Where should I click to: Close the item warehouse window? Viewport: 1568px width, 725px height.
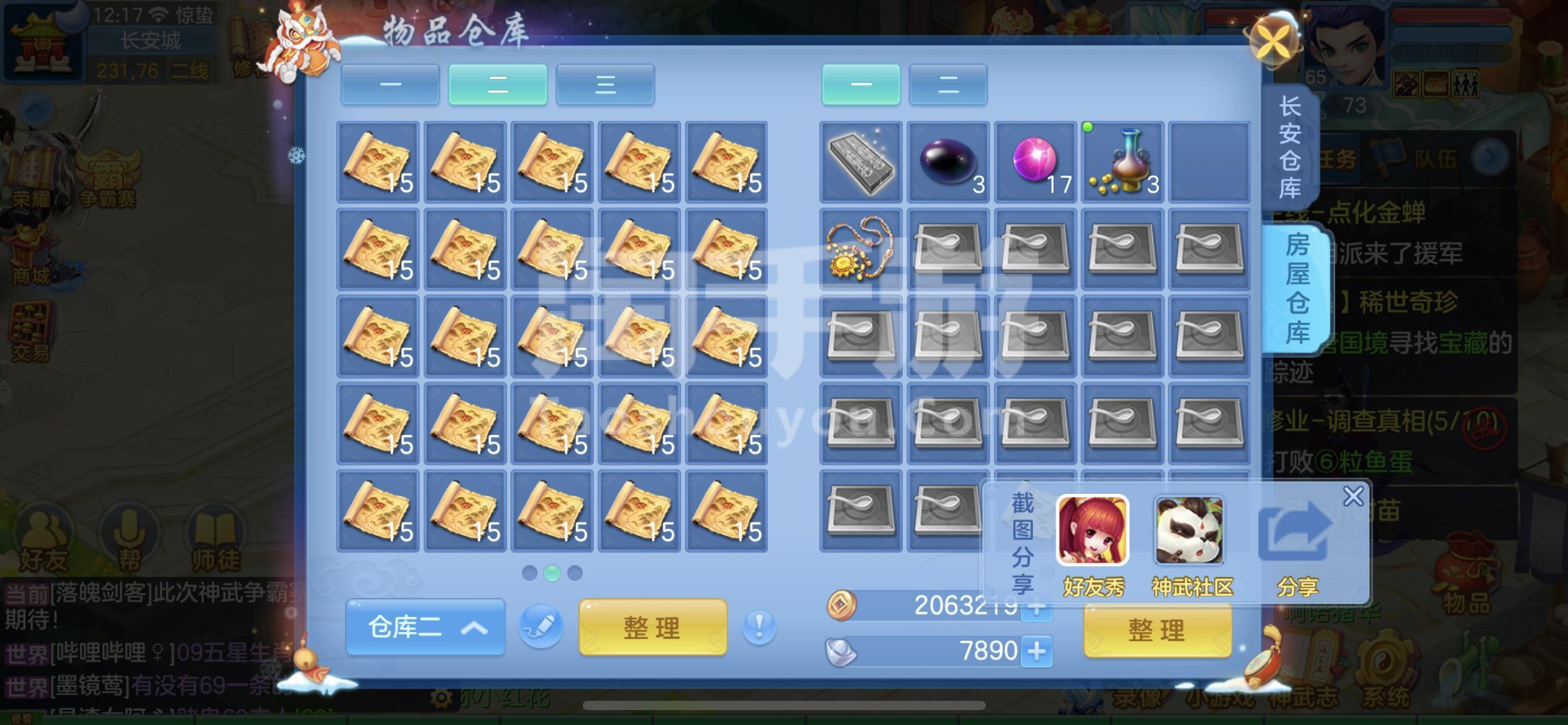[1273, 42]
